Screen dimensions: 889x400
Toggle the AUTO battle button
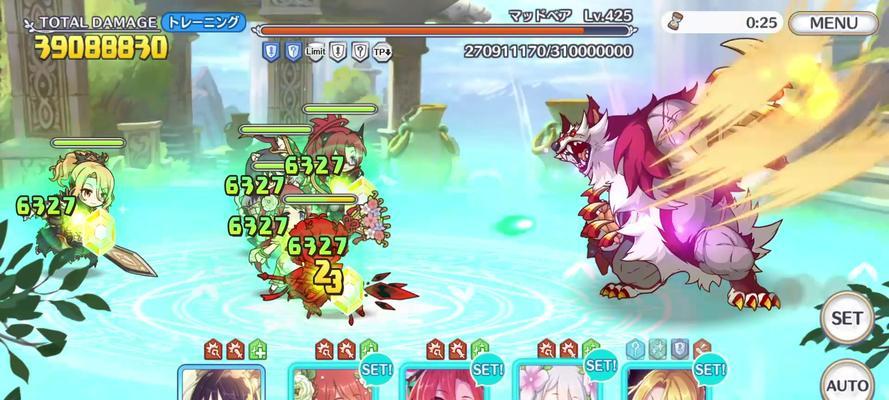[x=846, y=382]
